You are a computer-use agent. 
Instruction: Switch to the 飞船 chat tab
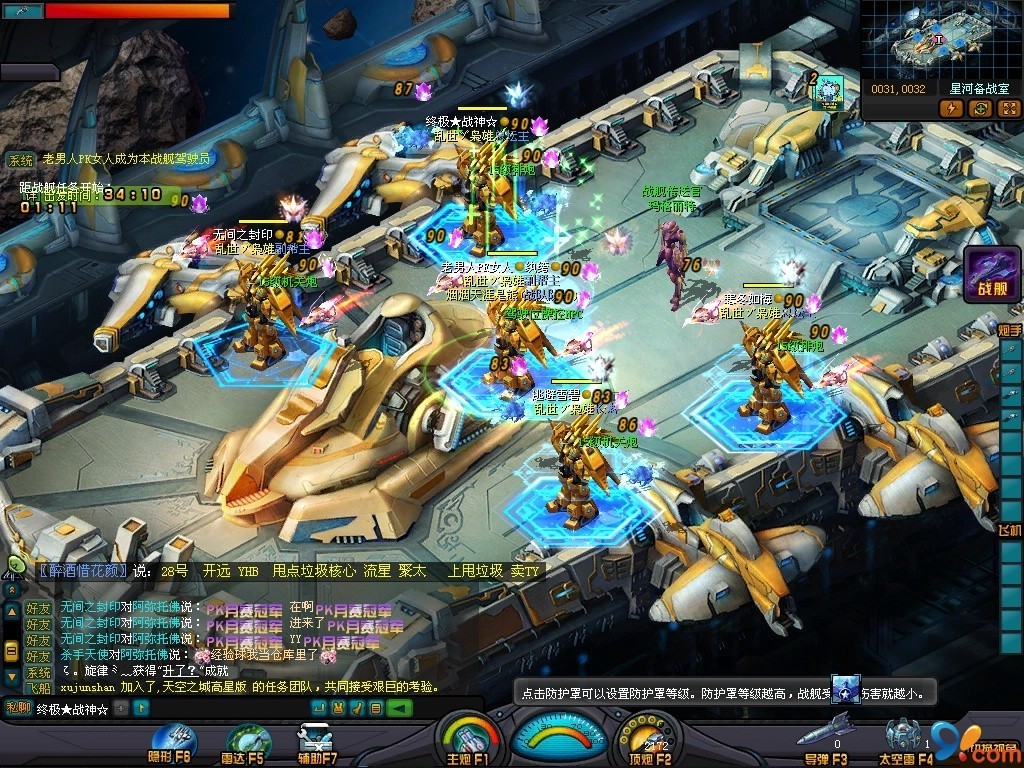click(x=38, y=689)
